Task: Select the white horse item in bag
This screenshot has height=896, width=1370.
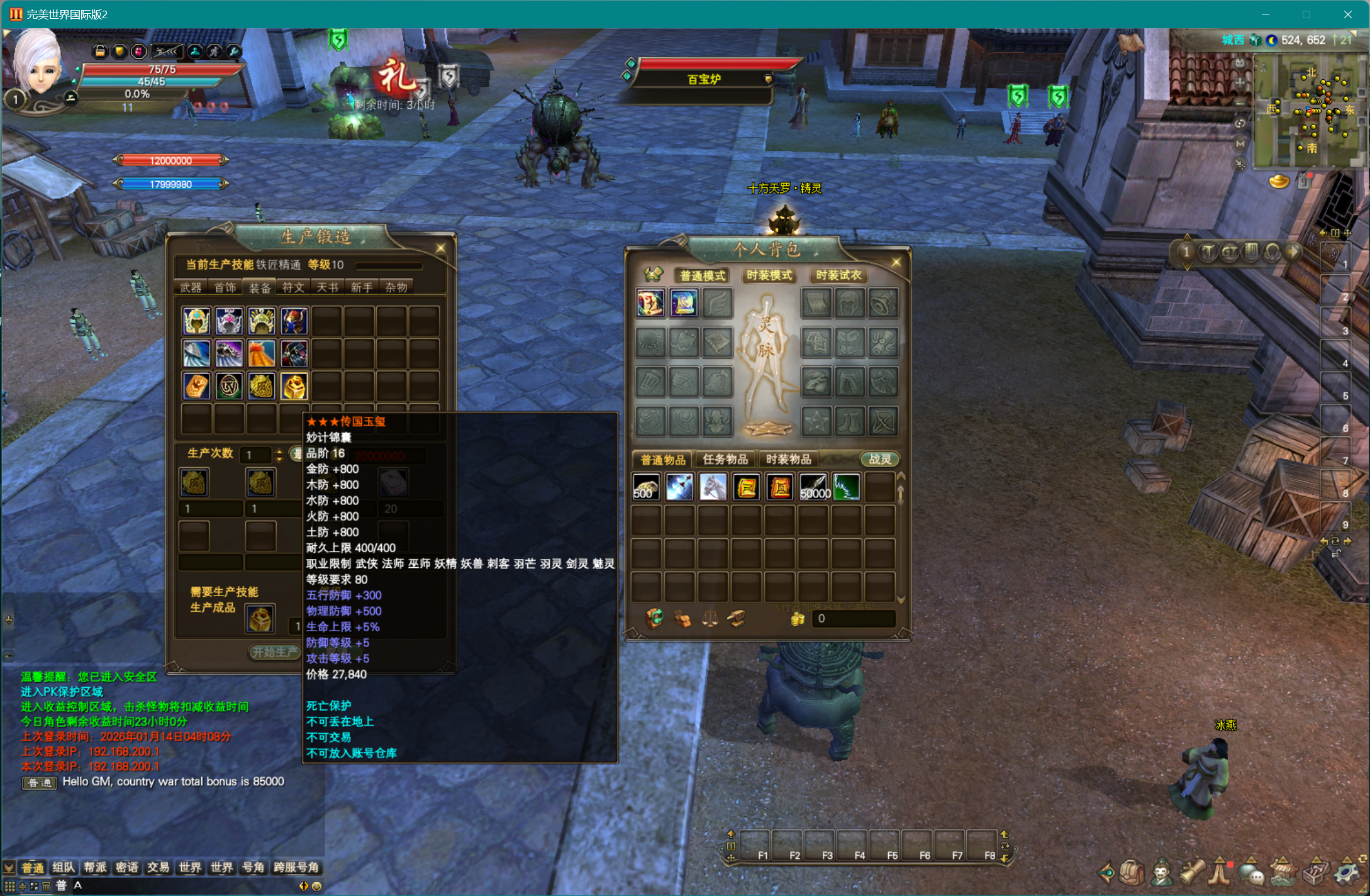Action: point(713,487)
